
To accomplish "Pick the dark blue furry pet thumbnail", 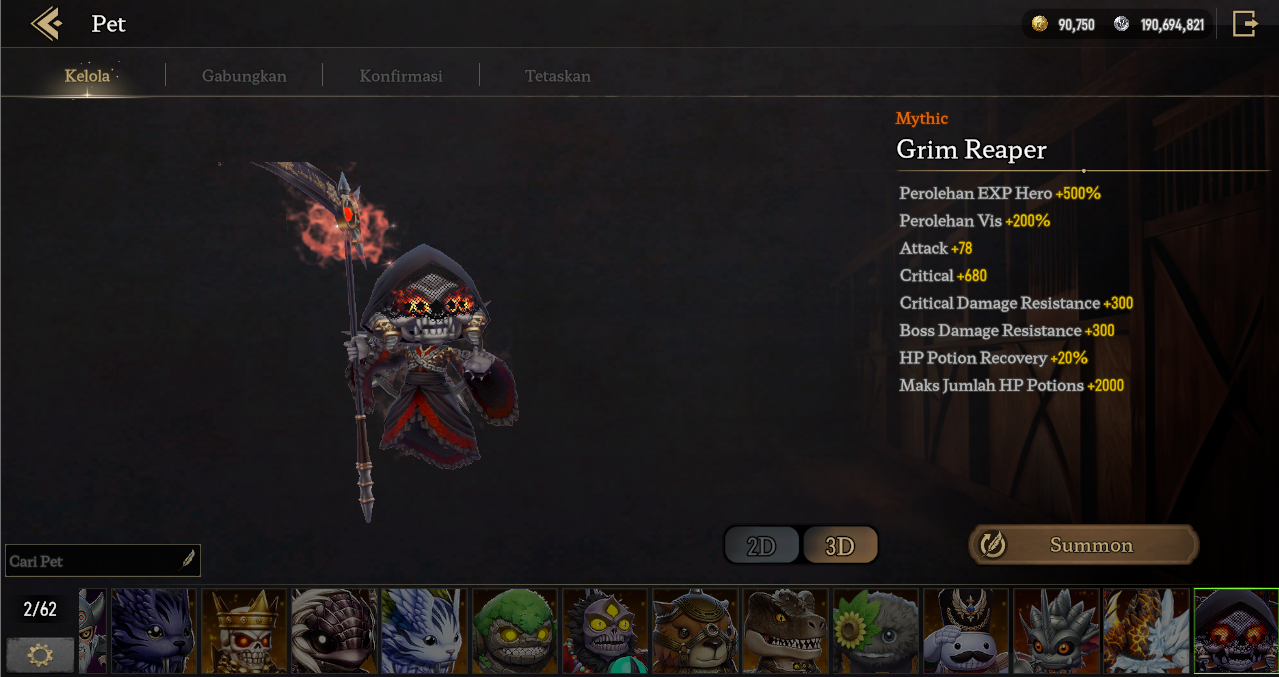I will click(x=153, y=630).
